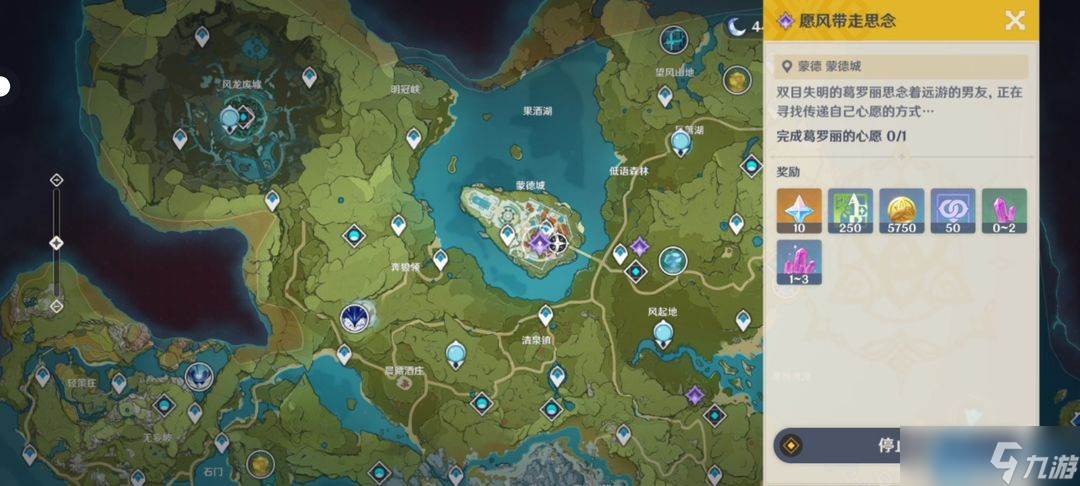1080x486 pixels.
Task: Close the 愿风带走思念 quest panel
Action: tap(1015, 20)
